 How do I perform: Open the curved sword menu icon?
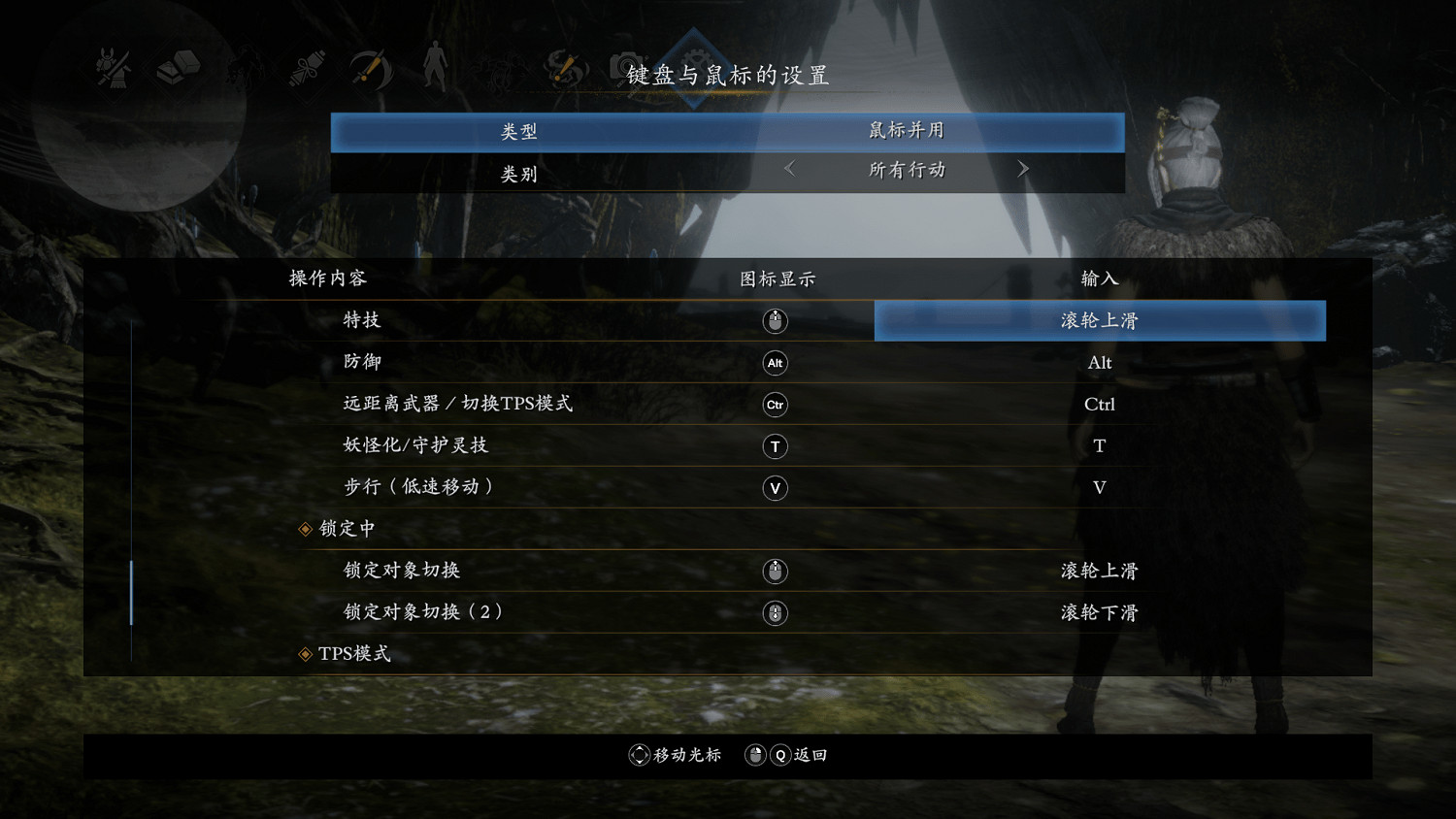coord(369,68)
